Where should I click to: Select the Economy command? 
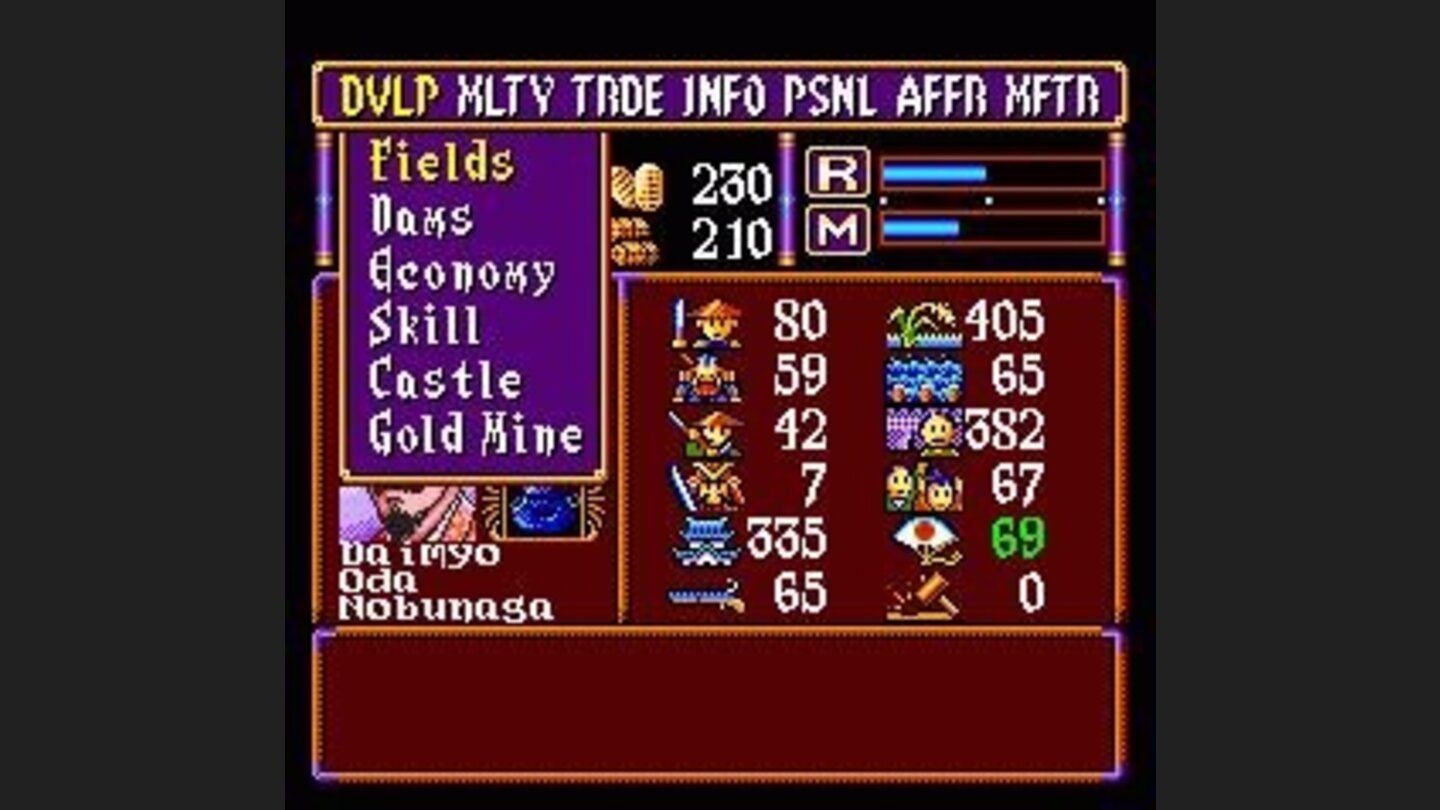tap(462, 272)
